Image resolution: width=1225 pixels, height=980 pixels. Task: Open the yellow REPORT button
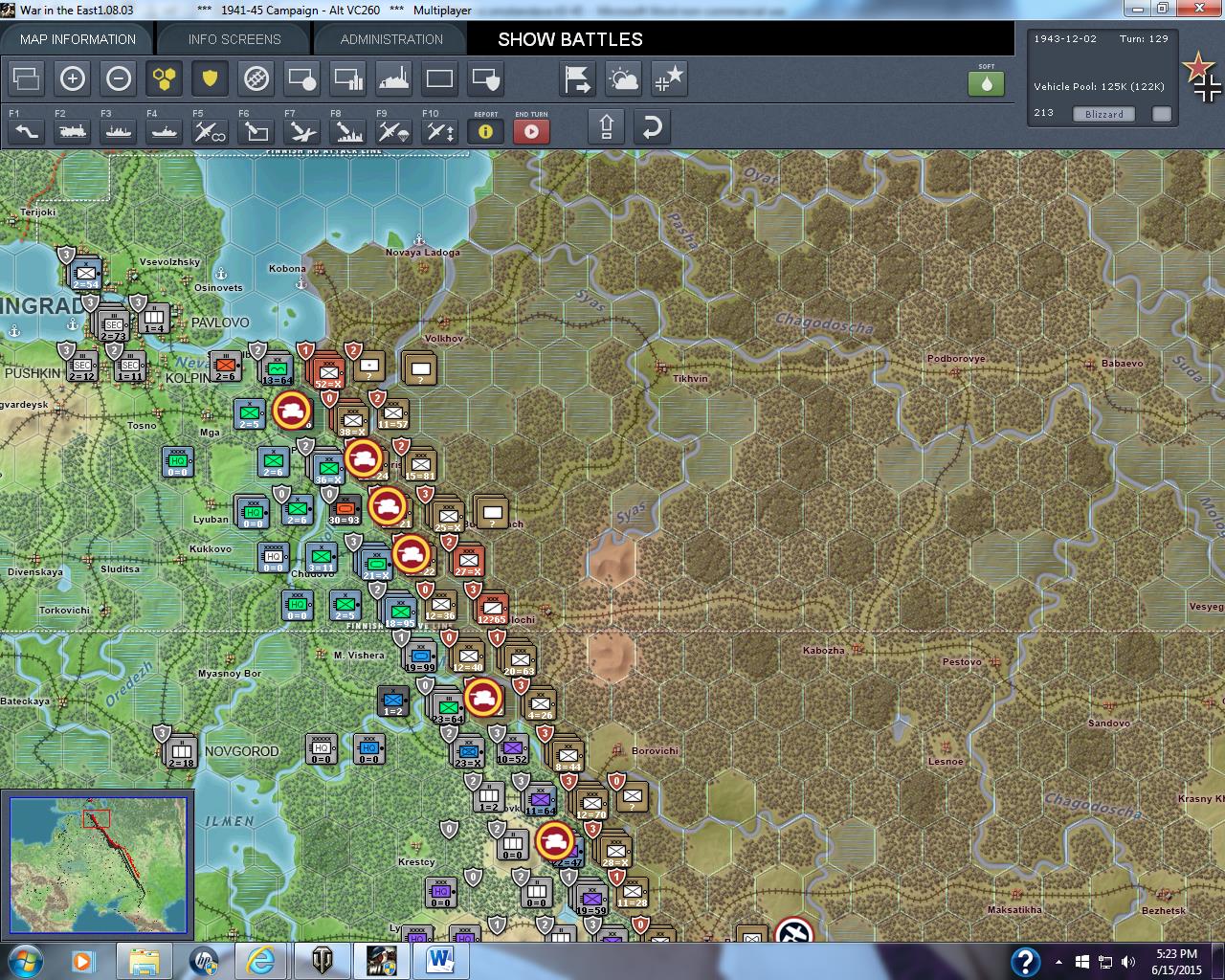tap(485, 131)
